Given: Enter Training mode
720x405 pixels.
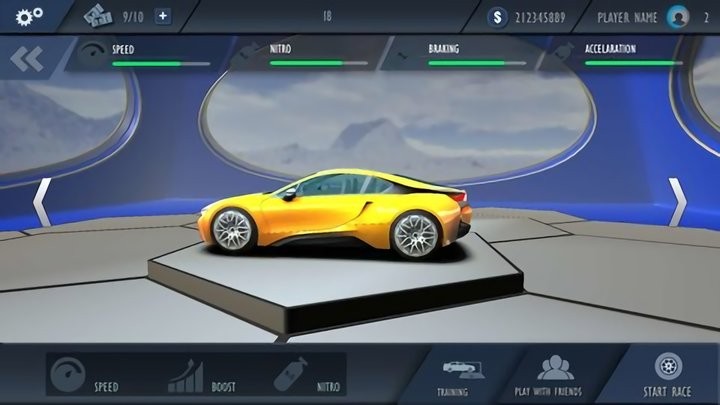Looking at the screenshot, I should 452,375.
